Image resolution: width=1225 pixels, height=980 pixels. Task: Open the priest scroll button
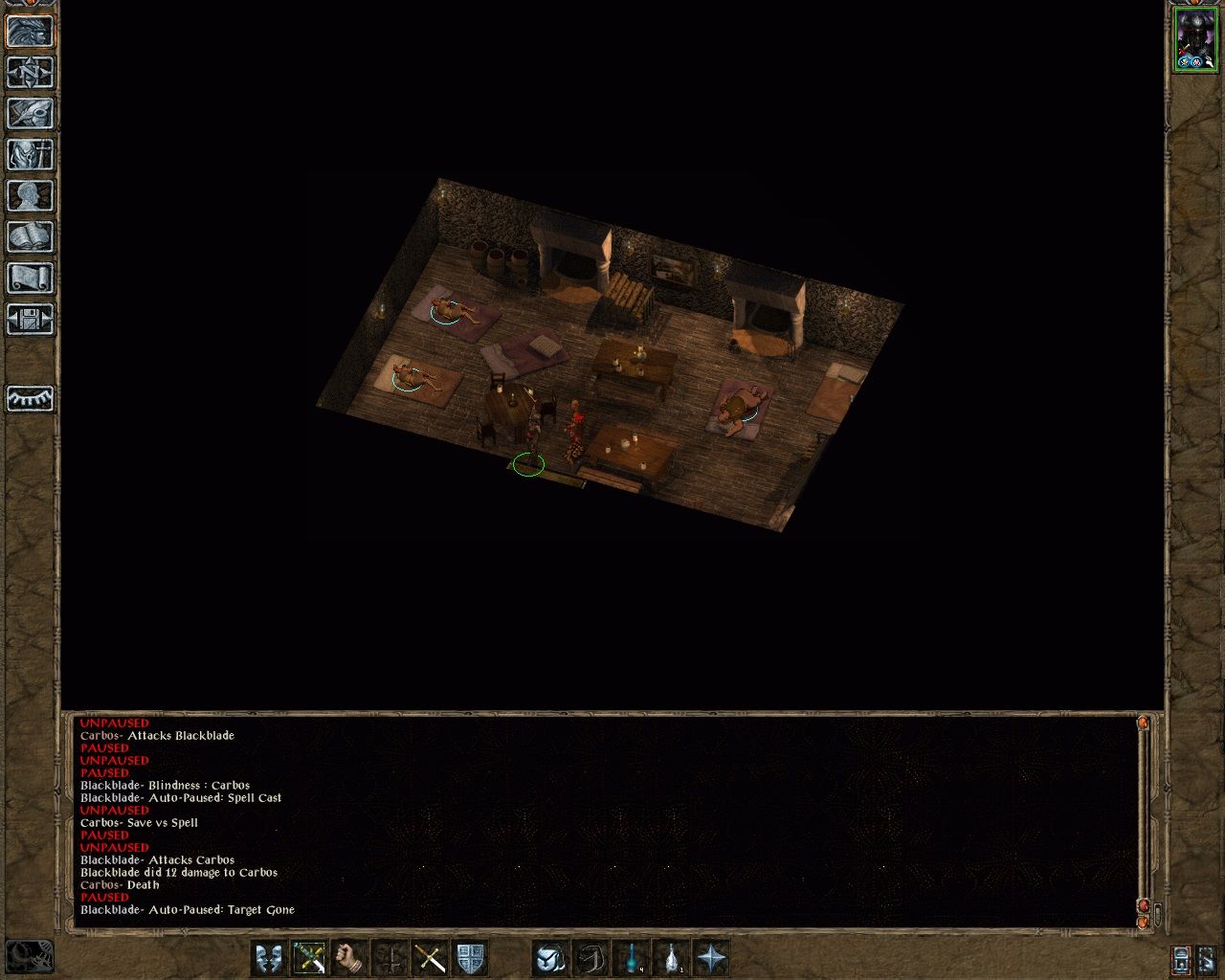point(30,278)
